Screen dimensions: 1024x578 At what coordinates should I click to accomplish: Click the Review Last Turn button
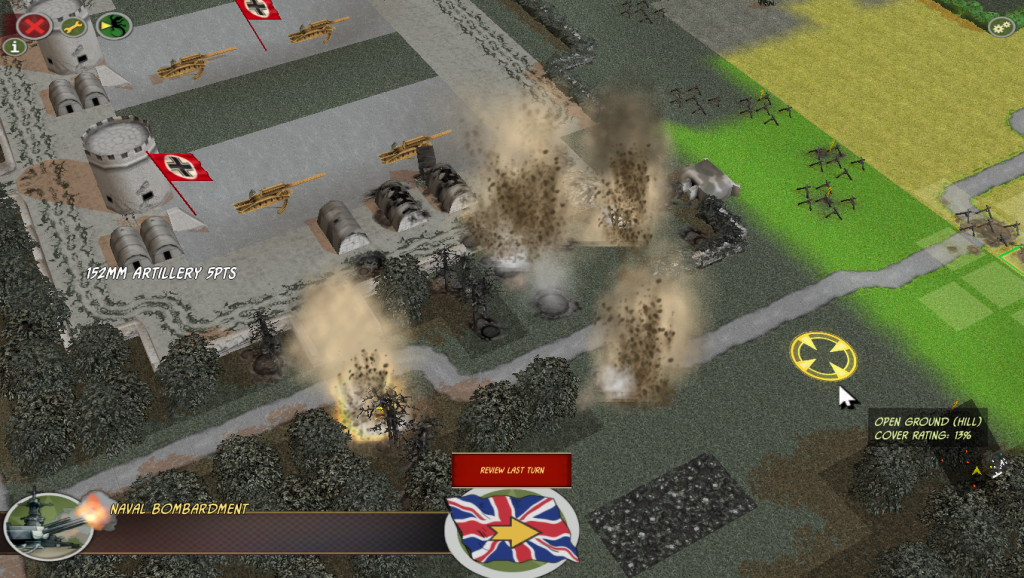[x=511, y=470]
